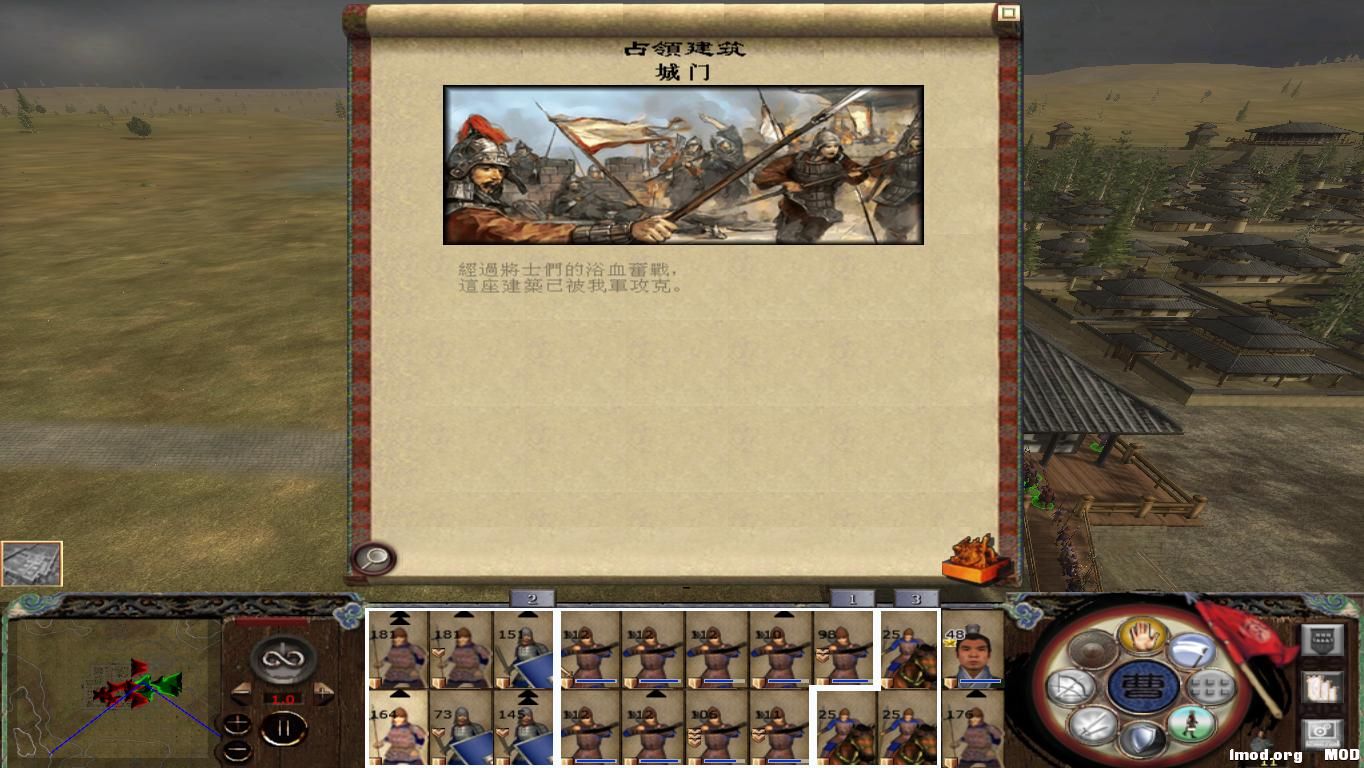Screen dimensions: 1364x768
Task: Zoom out minimap using the minus button
Action: pos(237,750)
